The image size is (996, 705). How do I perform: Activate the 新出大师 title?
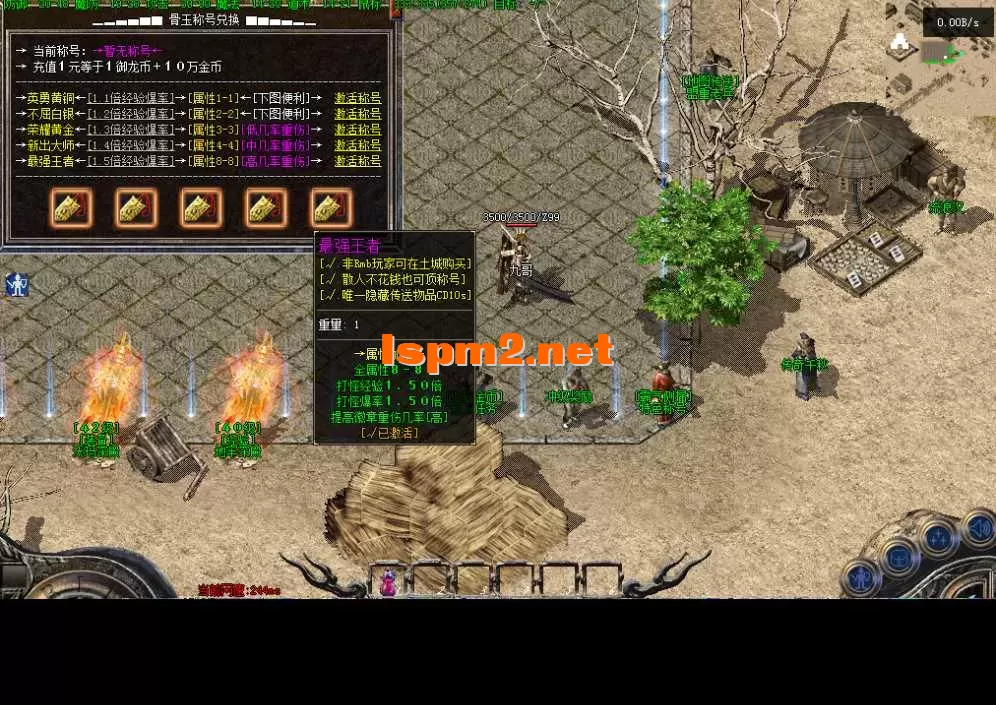[357, 145]
